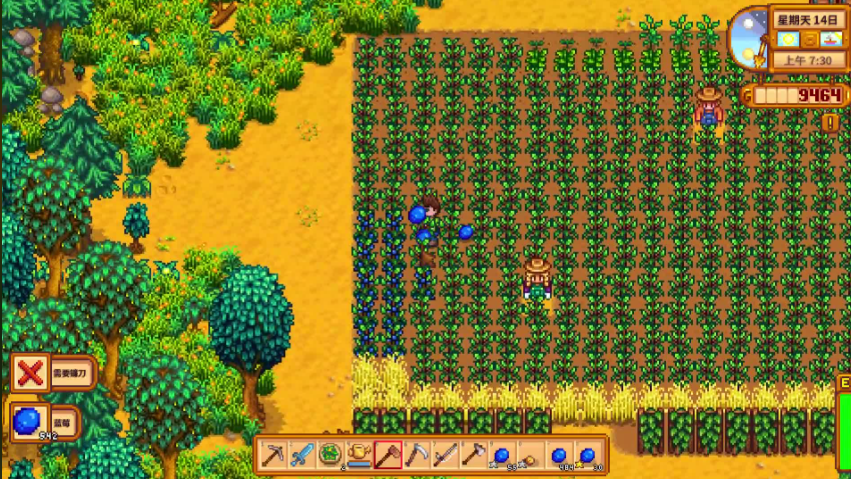The height and width of the screenshot is (479, 851).
Task: Equip the blue sword from the hotbar
Action: coord(302,455)
